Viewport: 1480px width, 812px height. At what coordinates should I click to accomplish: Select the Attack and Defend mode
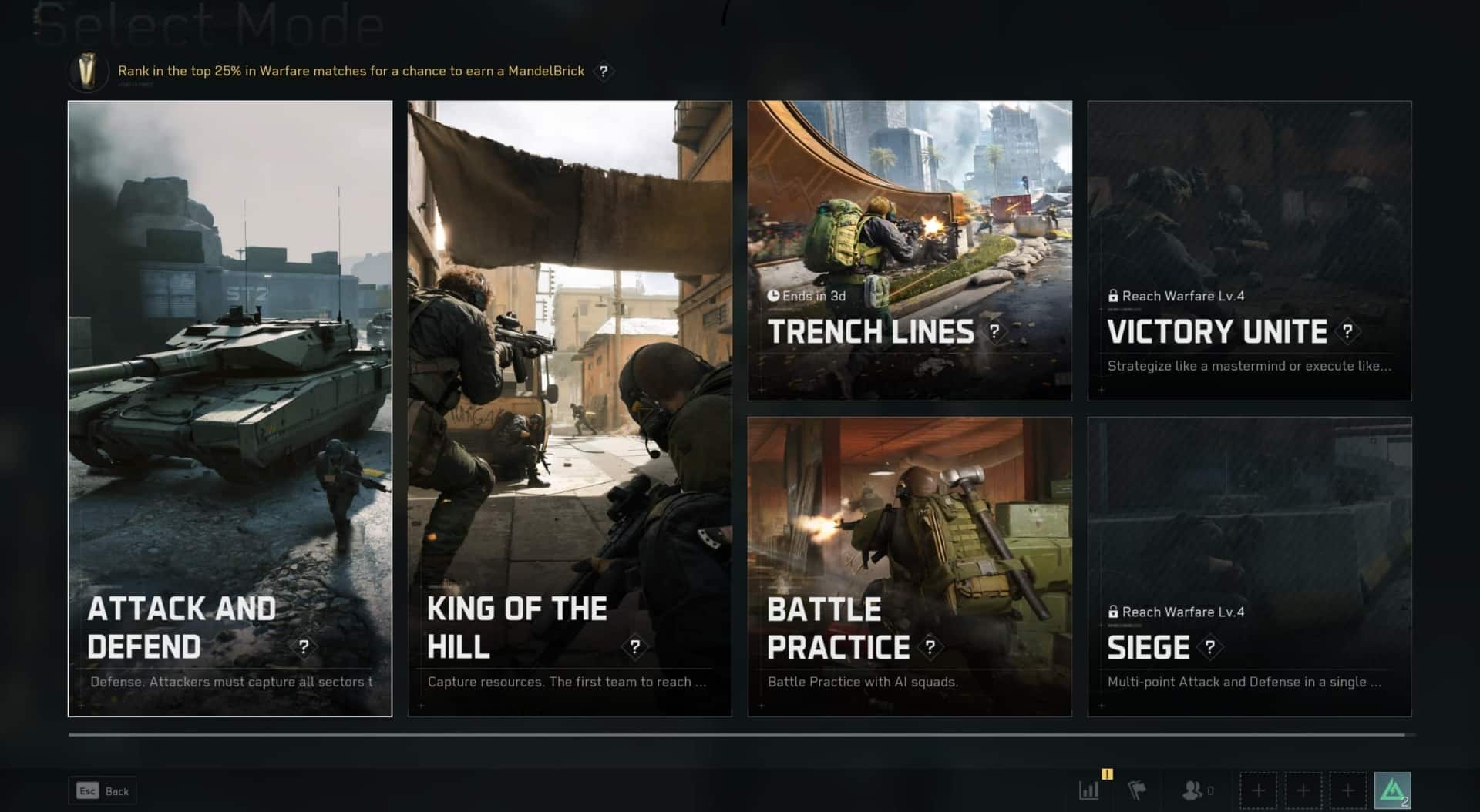(x=230, y=408)
